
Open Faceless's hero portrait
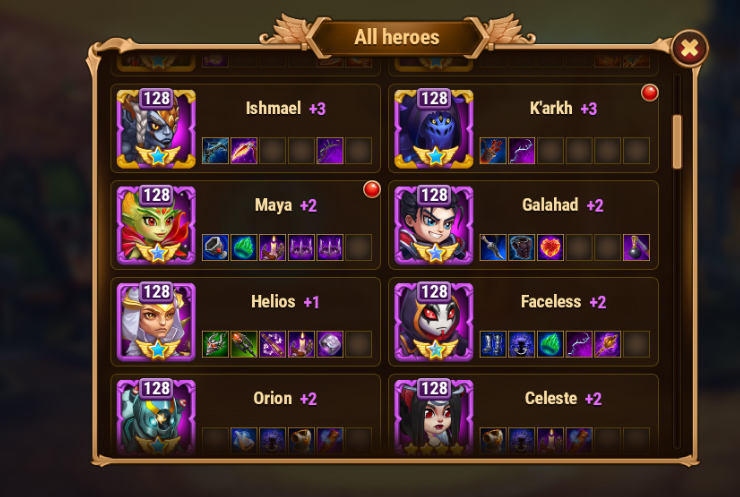pyautogui.click(x=434, y=321)
